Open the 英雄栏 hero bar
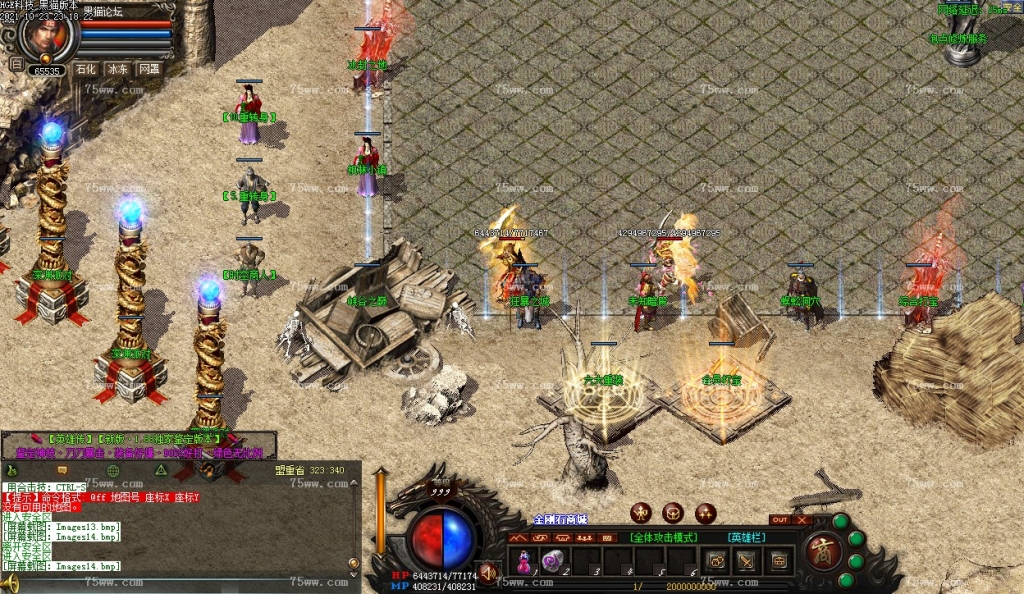The width and height of the screenshot is (1024, 594). (x=745, y=537)
